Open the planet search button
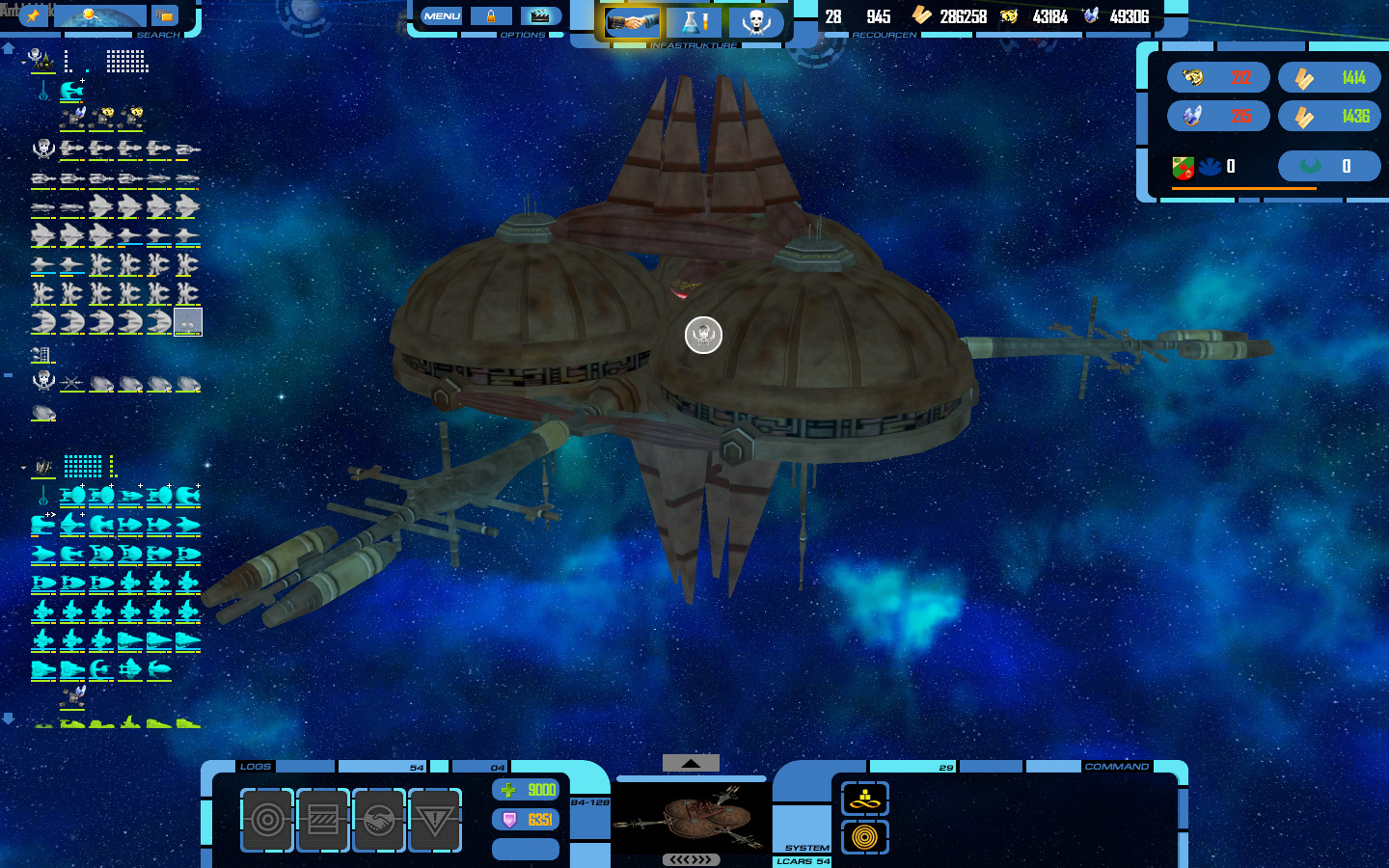Viewport: 1389px width, 868px height. tap(99, 15)
